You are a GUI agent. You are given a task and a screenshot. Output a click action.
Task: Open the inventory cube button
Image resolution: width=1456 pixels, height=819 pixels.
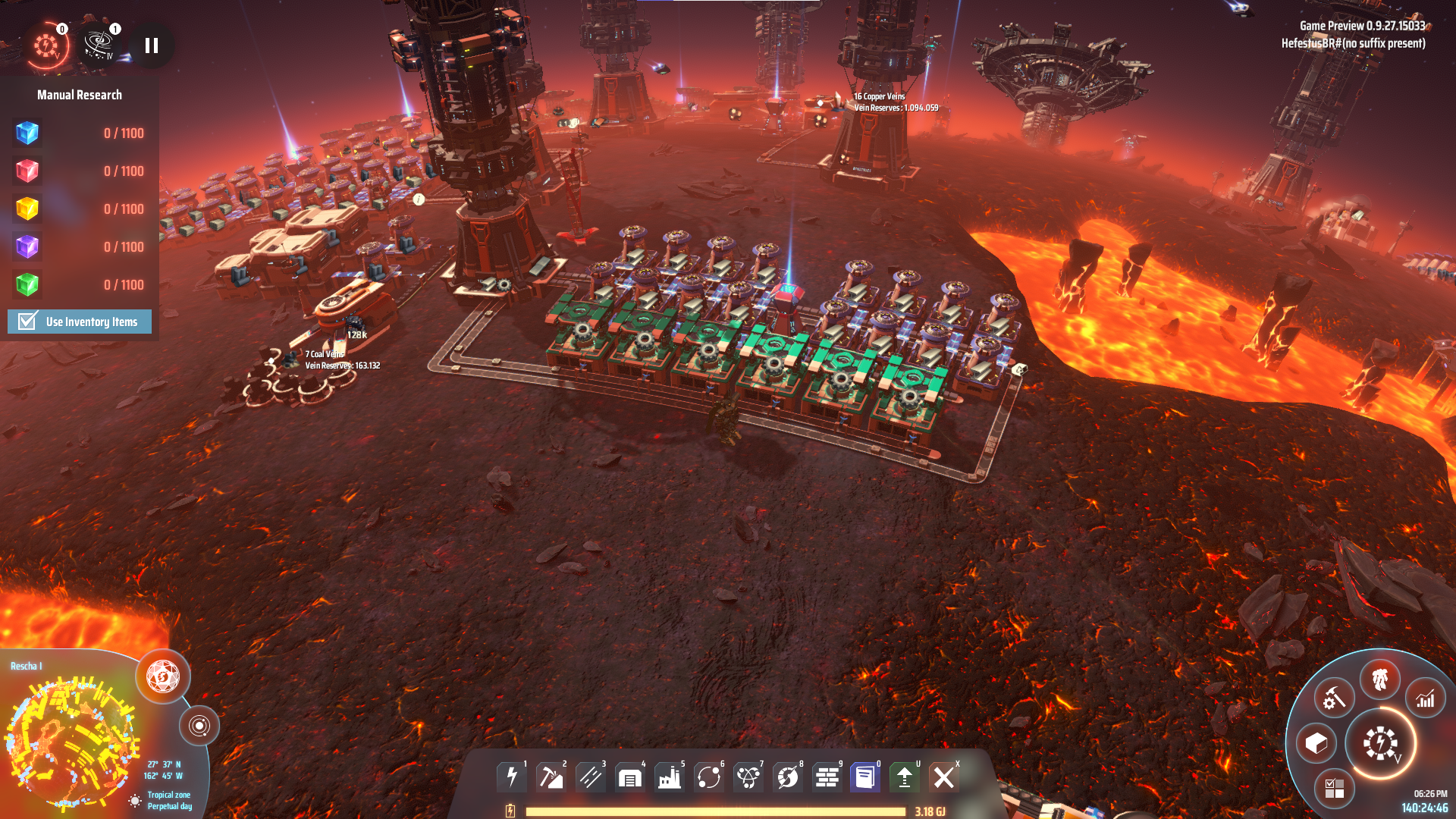click(x=1316, y=743)
